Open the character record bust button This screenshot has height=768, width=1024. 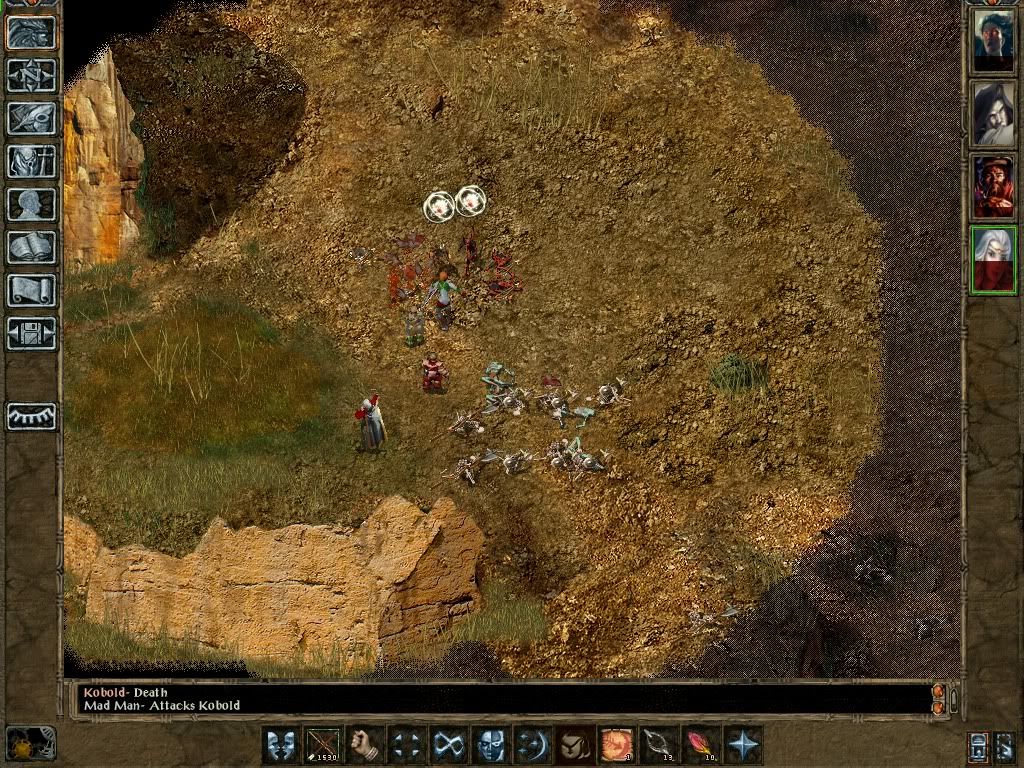(x=31, y=204)
